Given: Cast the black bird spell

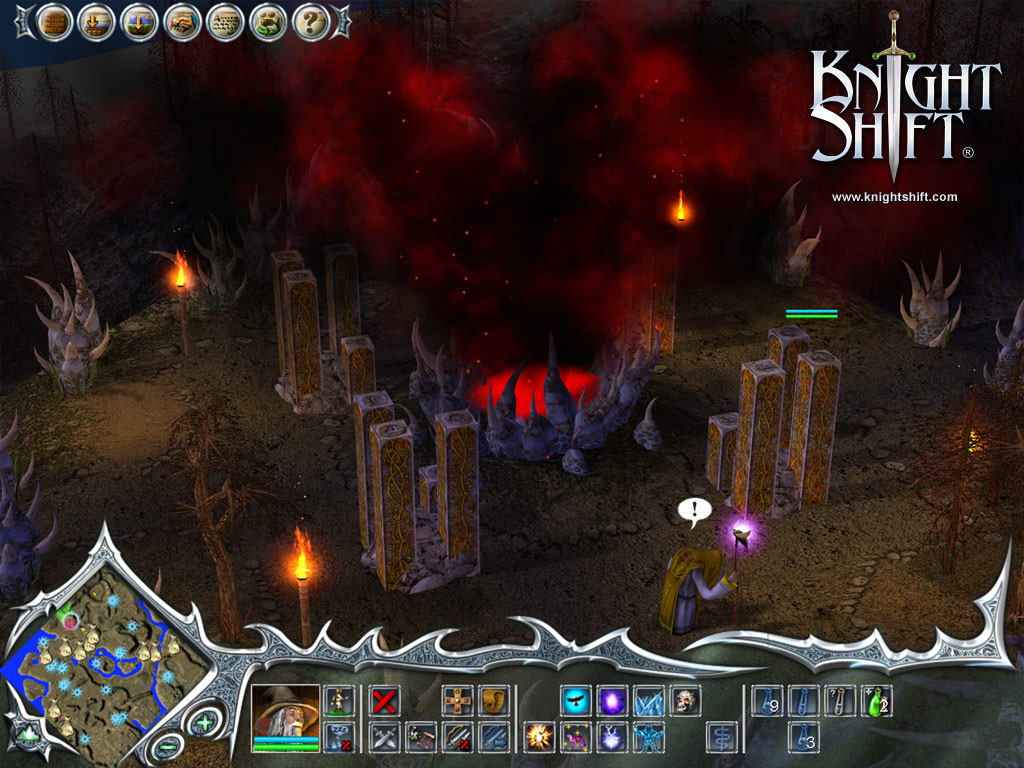Looking at the screenshot, I should point(574,700).
